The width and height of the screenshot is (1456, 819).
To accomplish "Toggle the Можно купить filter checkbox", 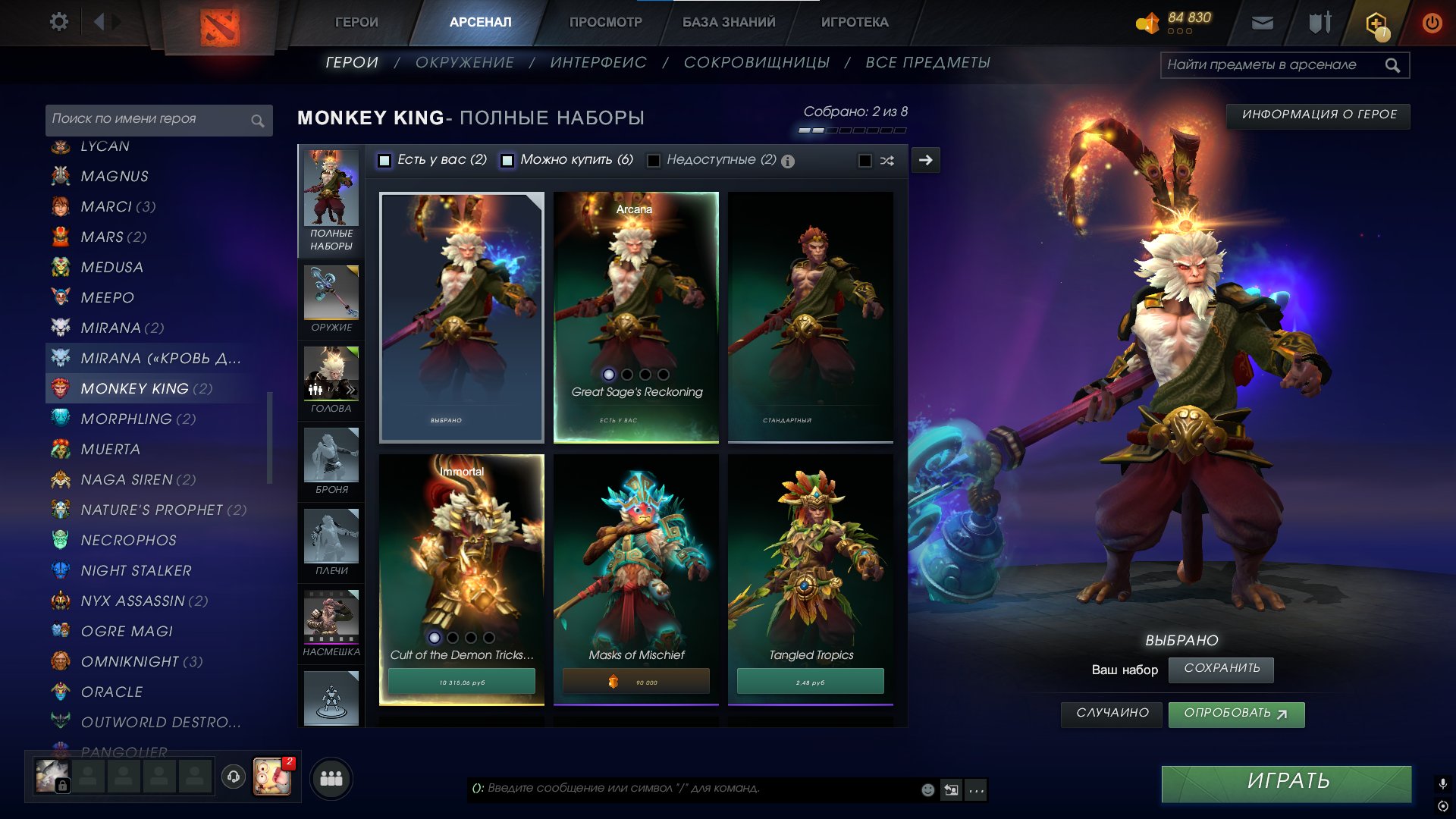I will click(507, 161).
